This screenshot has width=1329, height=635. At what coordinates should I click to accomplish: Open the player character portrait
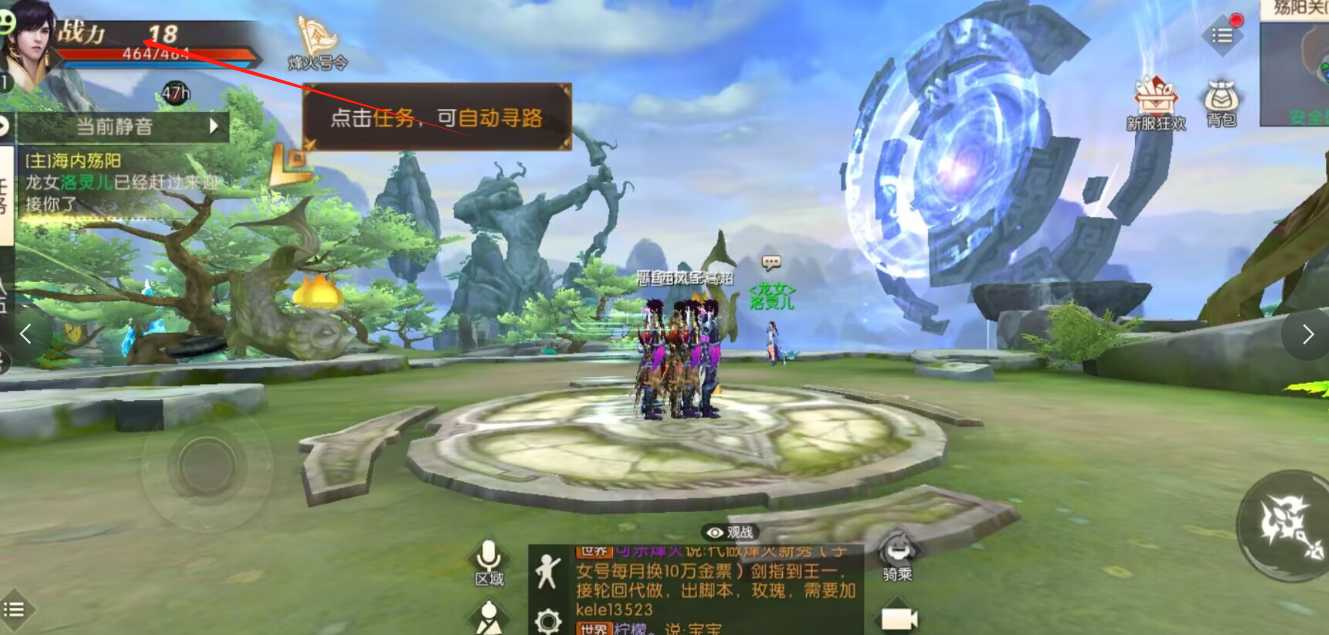click(x=30, y=40)
